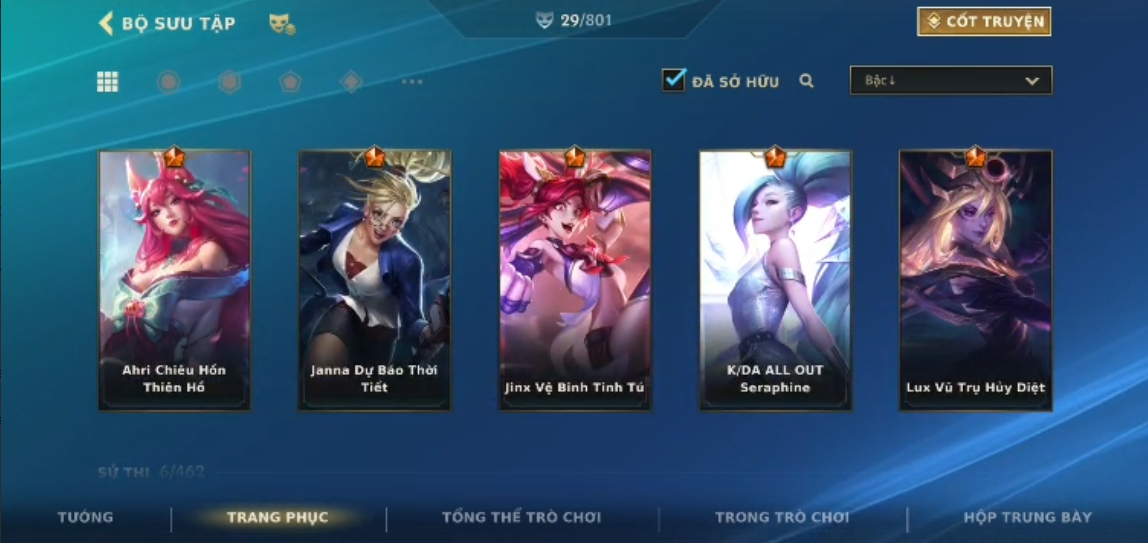Switch to the Tướng tab

click(x=85, y=517)
